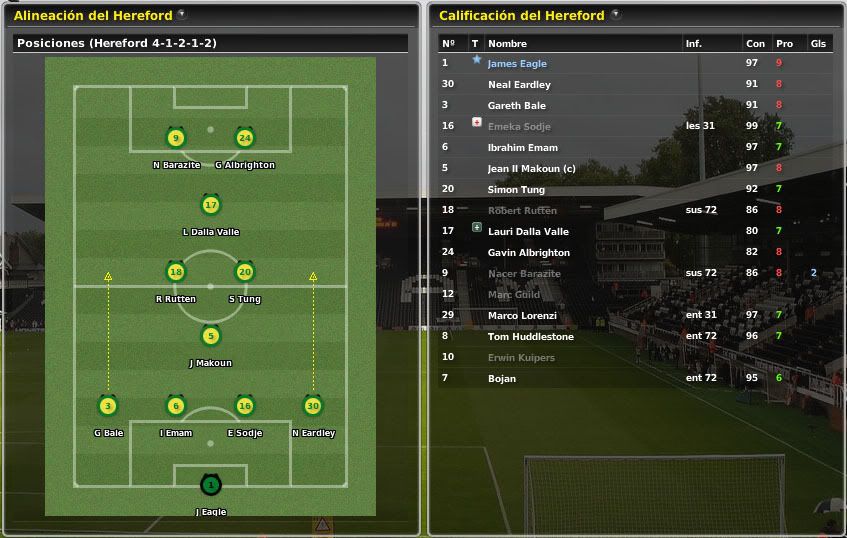Viewport: 847px width, 538px height.
Task: Select J Makoun's number 5 pitch marker
Action: point(210,337)
